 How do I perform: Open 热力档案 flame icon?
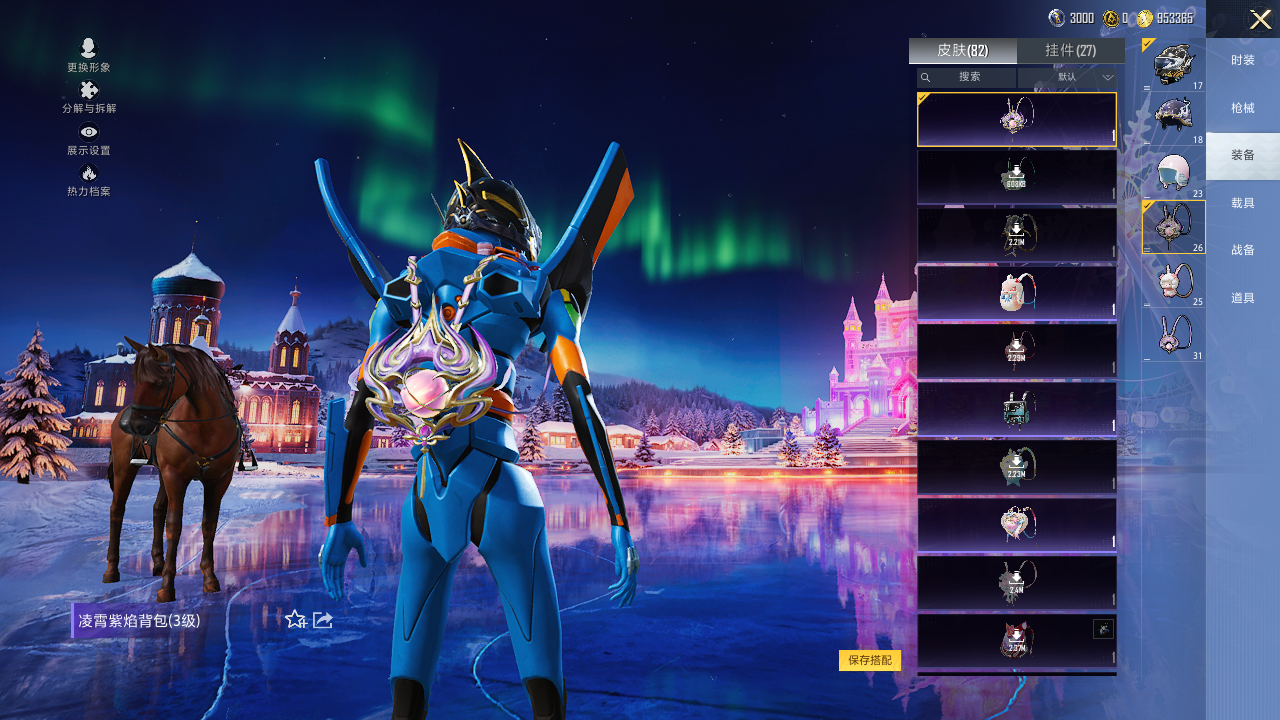click(x=89, y=179)
